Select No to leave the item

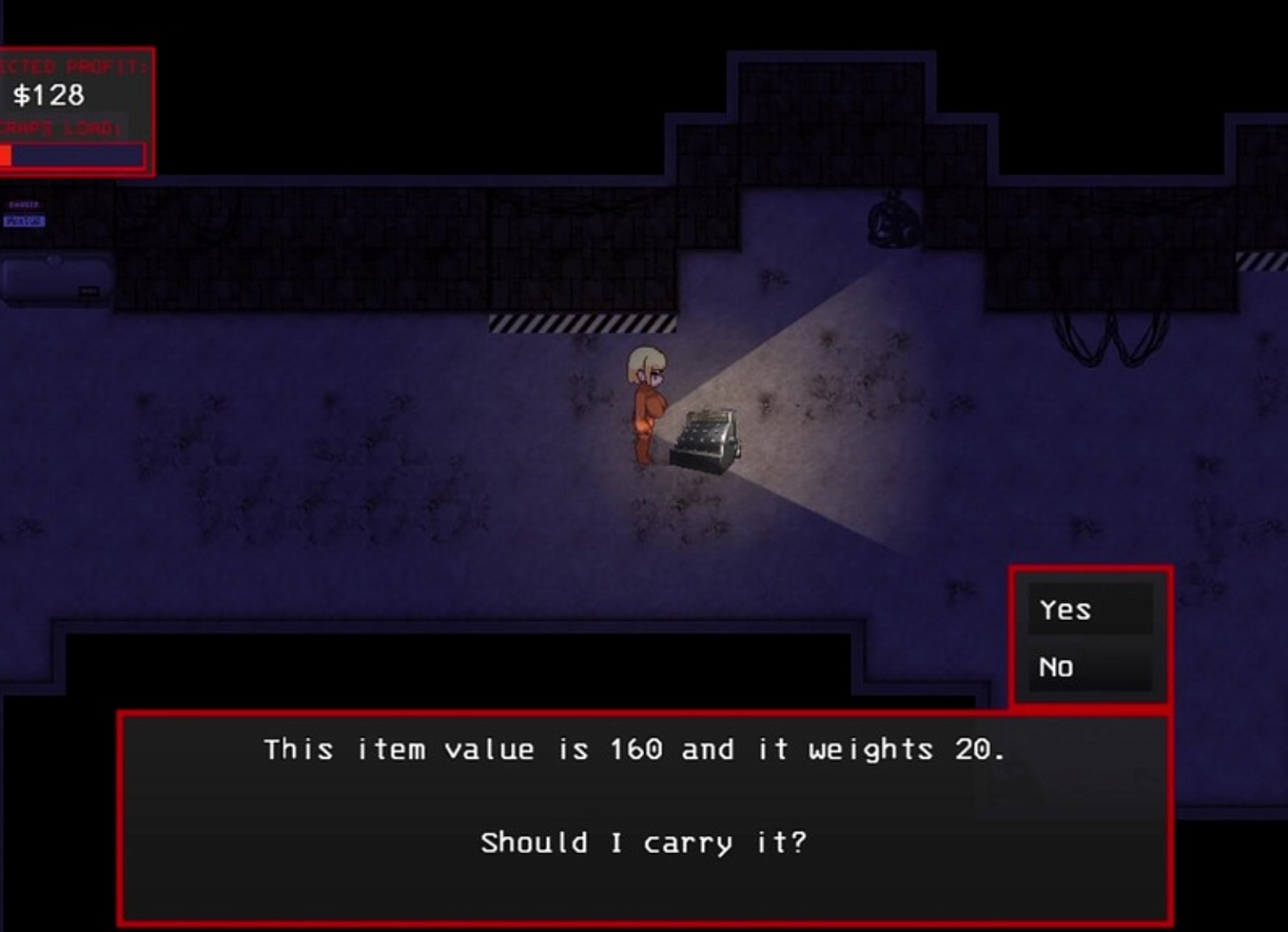pos(1089,668)
